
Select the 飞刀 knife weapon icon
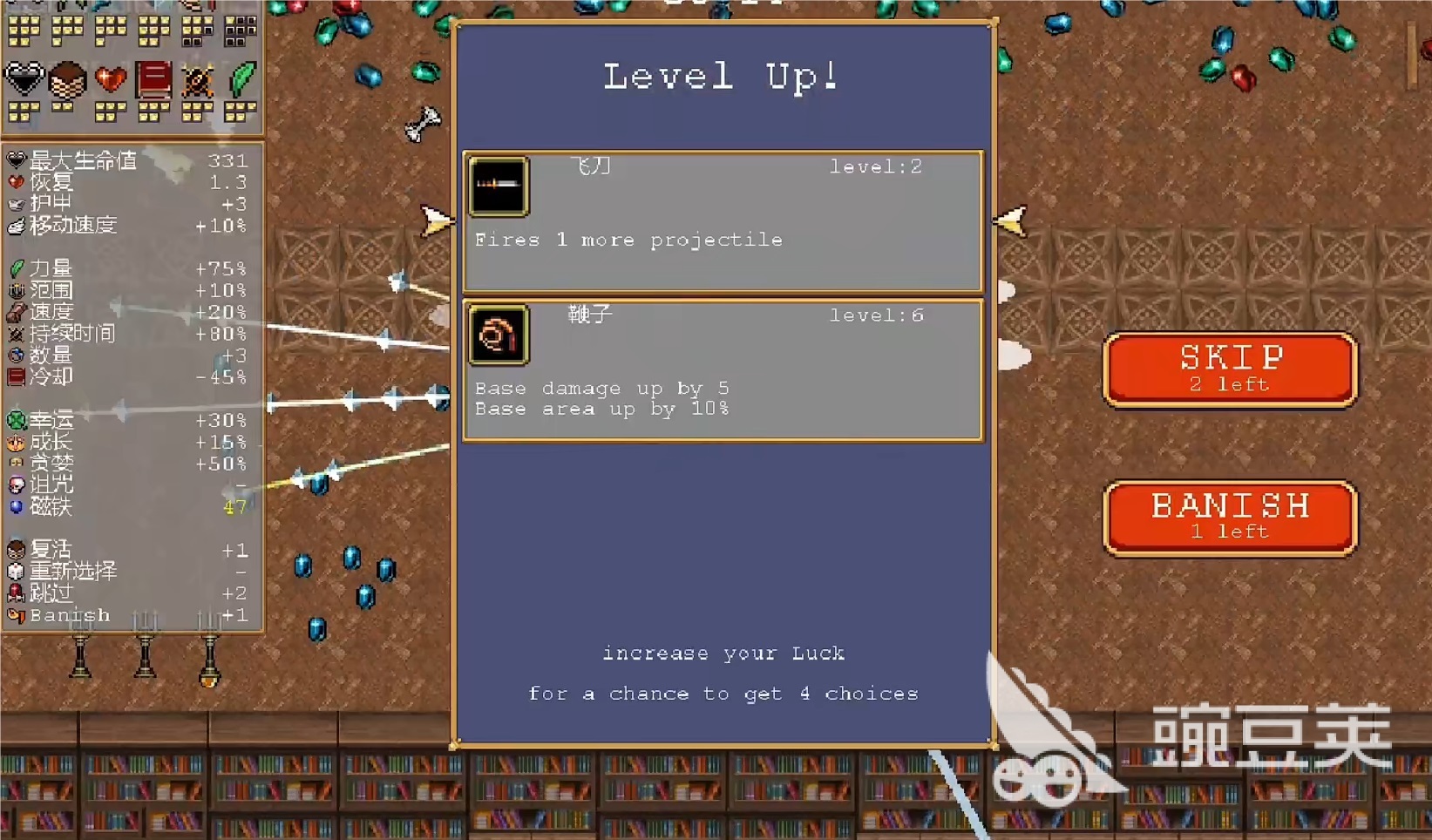coord(499,185)
